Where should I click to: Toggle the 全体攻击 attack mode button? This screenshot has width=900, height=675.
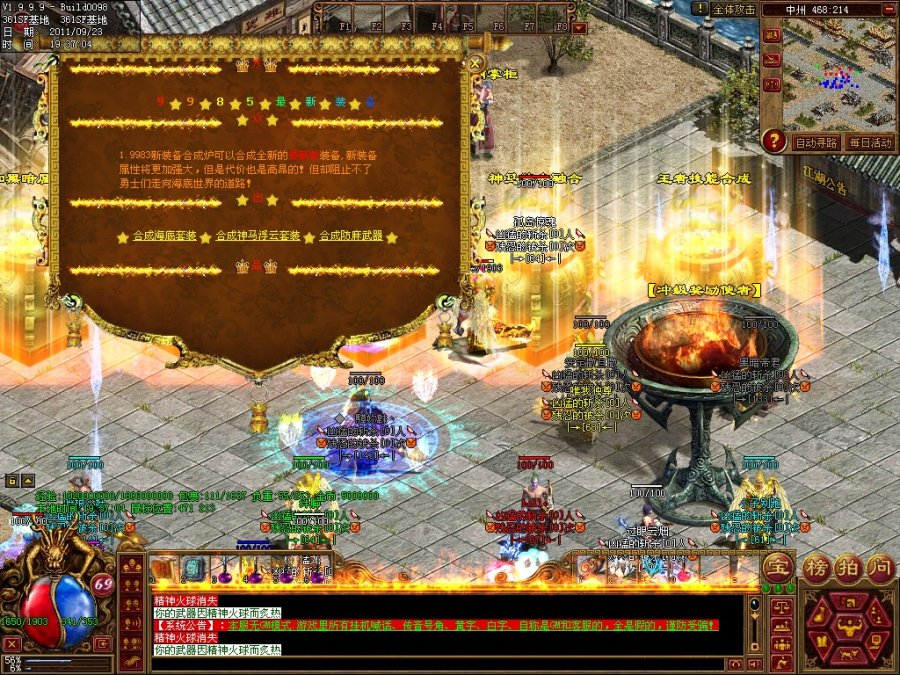tap(734, 8)
